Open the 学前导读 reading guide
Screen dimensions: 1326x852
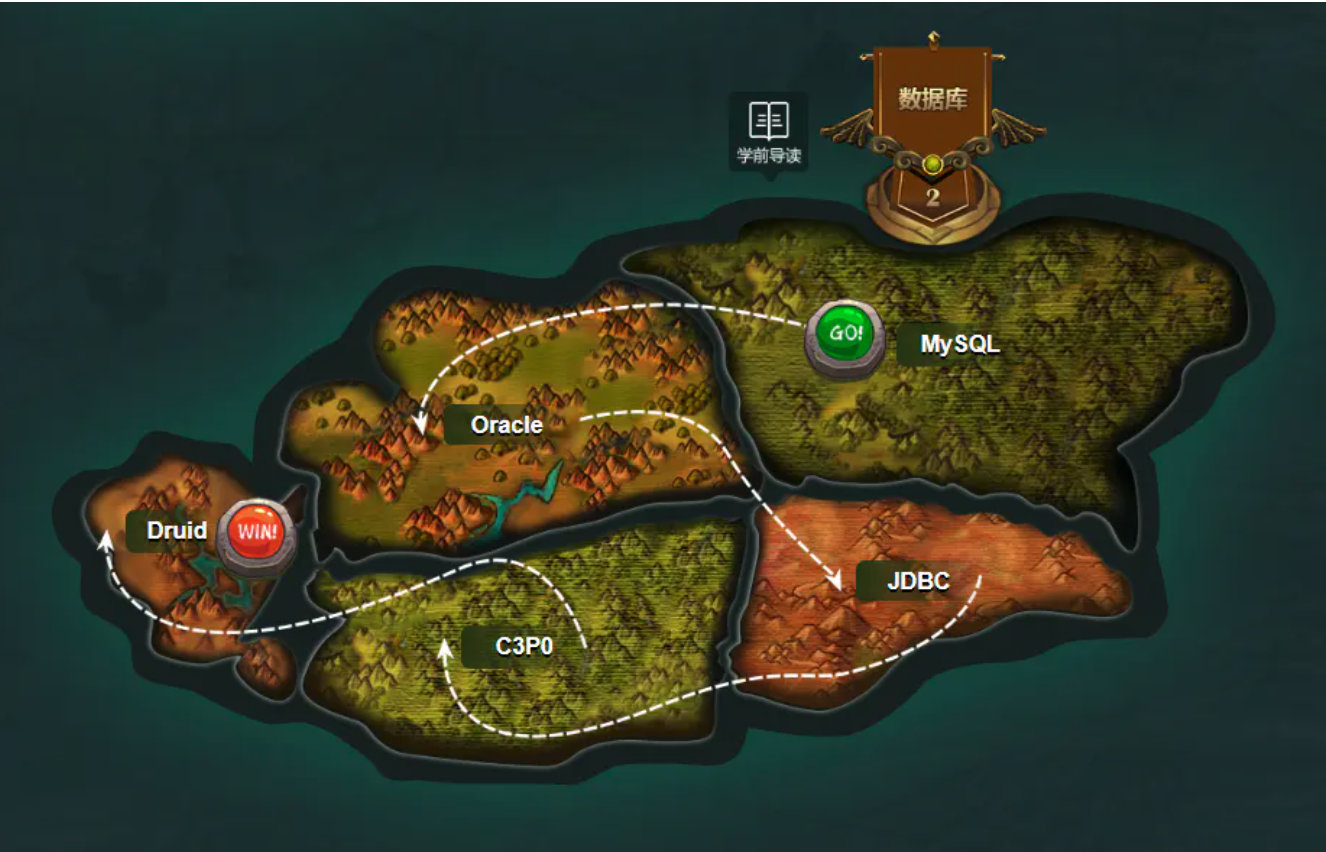pyautogui.click(x=768, y=132)
